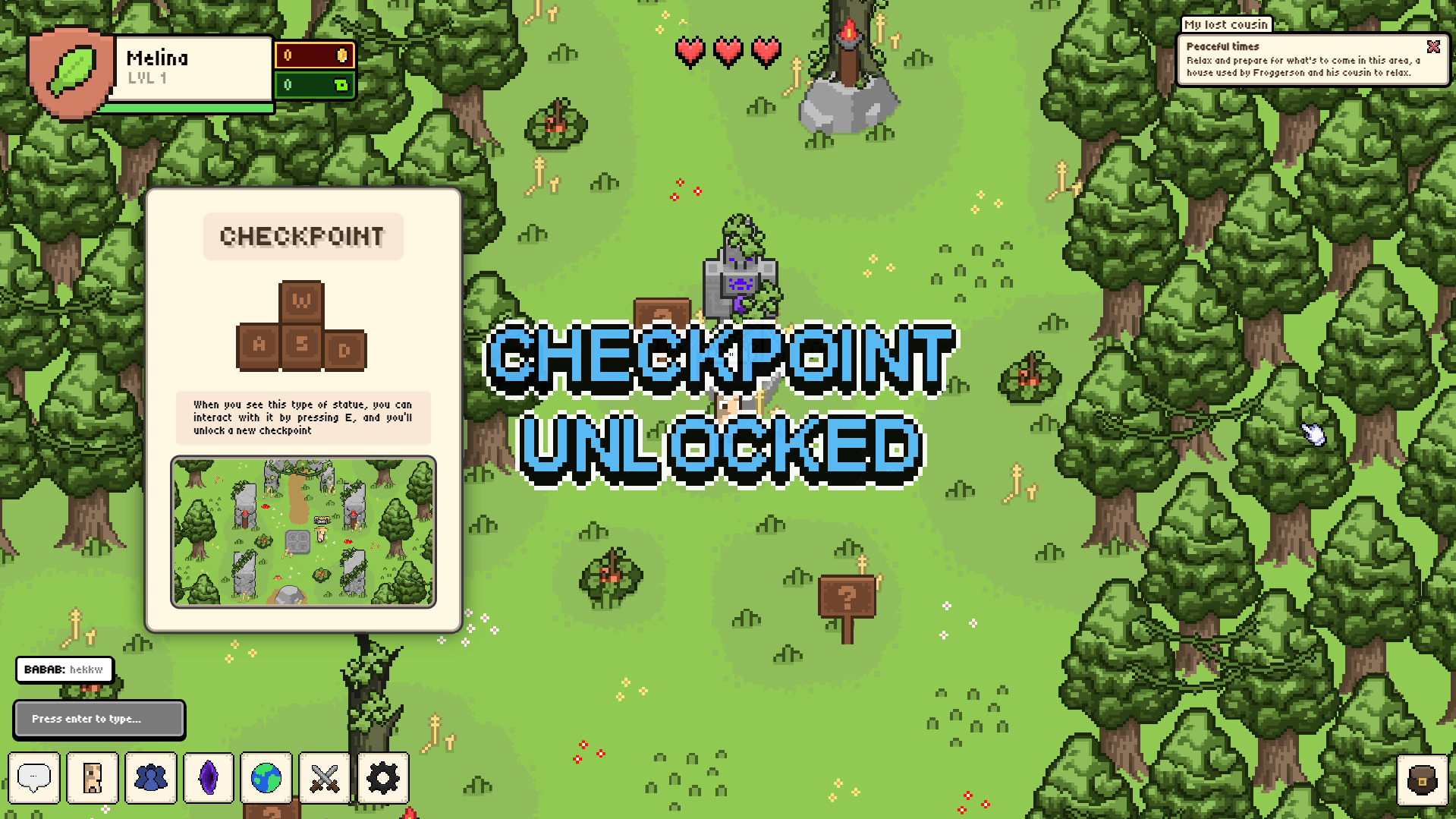
Task: Open the brown pouch bag button
Action: (1422, 780)
